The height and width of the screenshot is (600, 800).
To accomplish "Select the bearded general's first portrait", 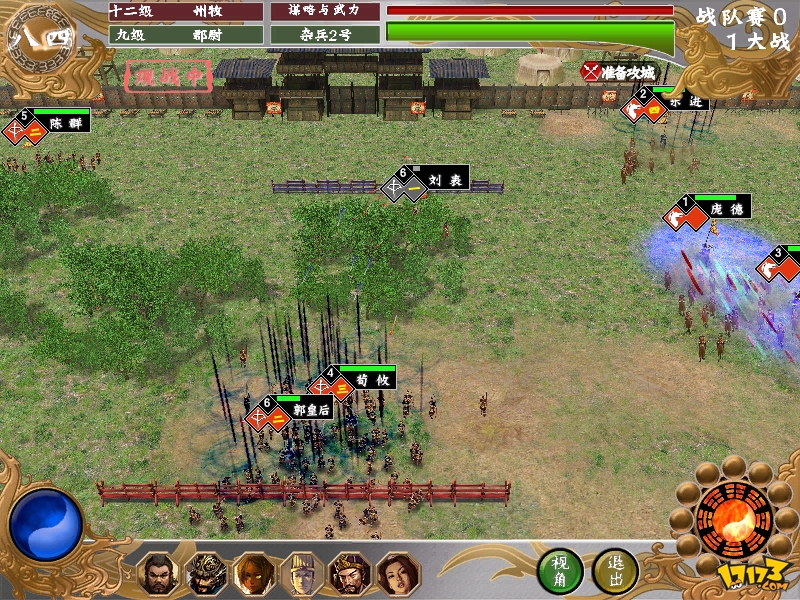I will (157, 574).
